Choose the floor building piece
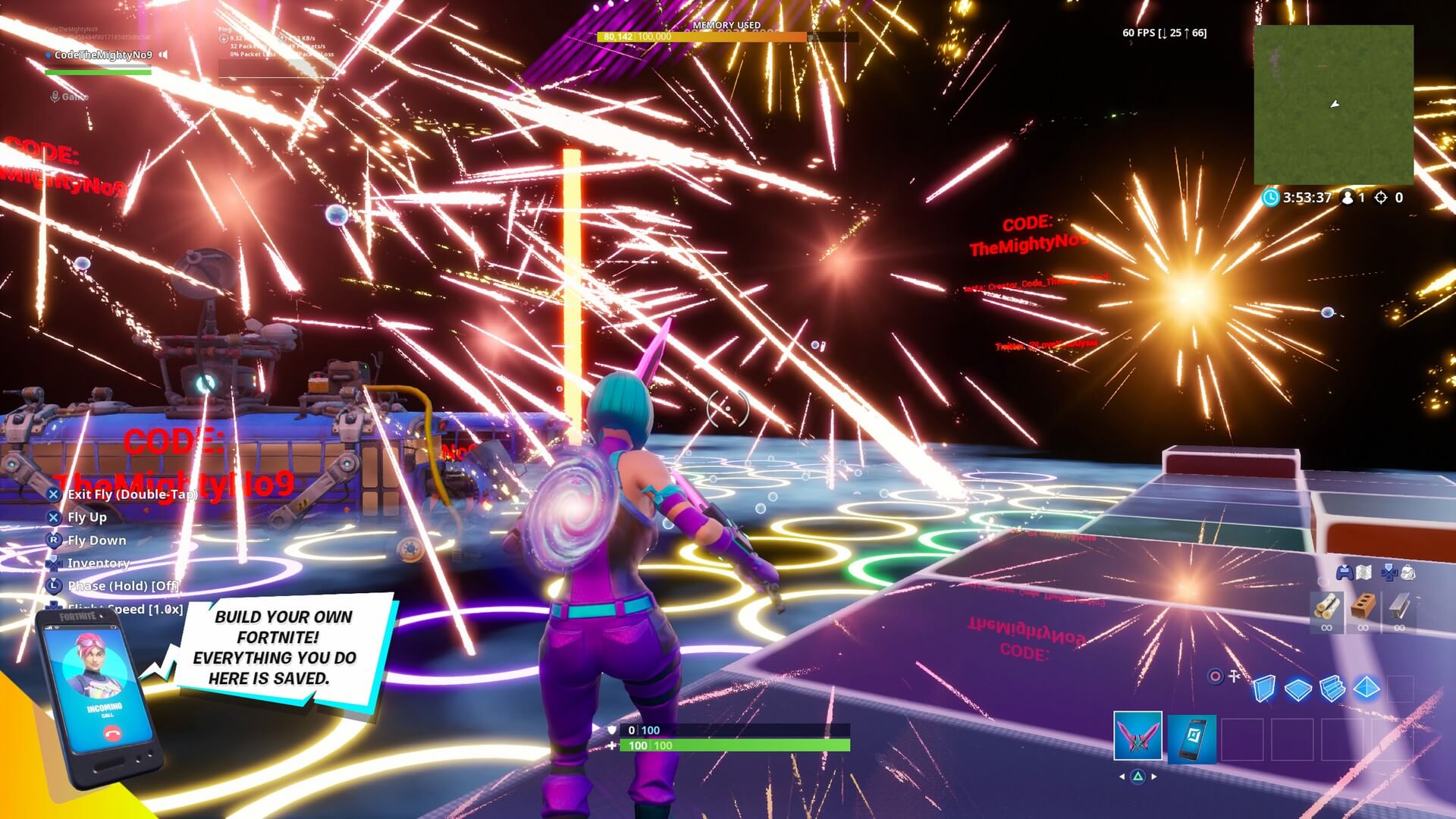 [1298, 689]
